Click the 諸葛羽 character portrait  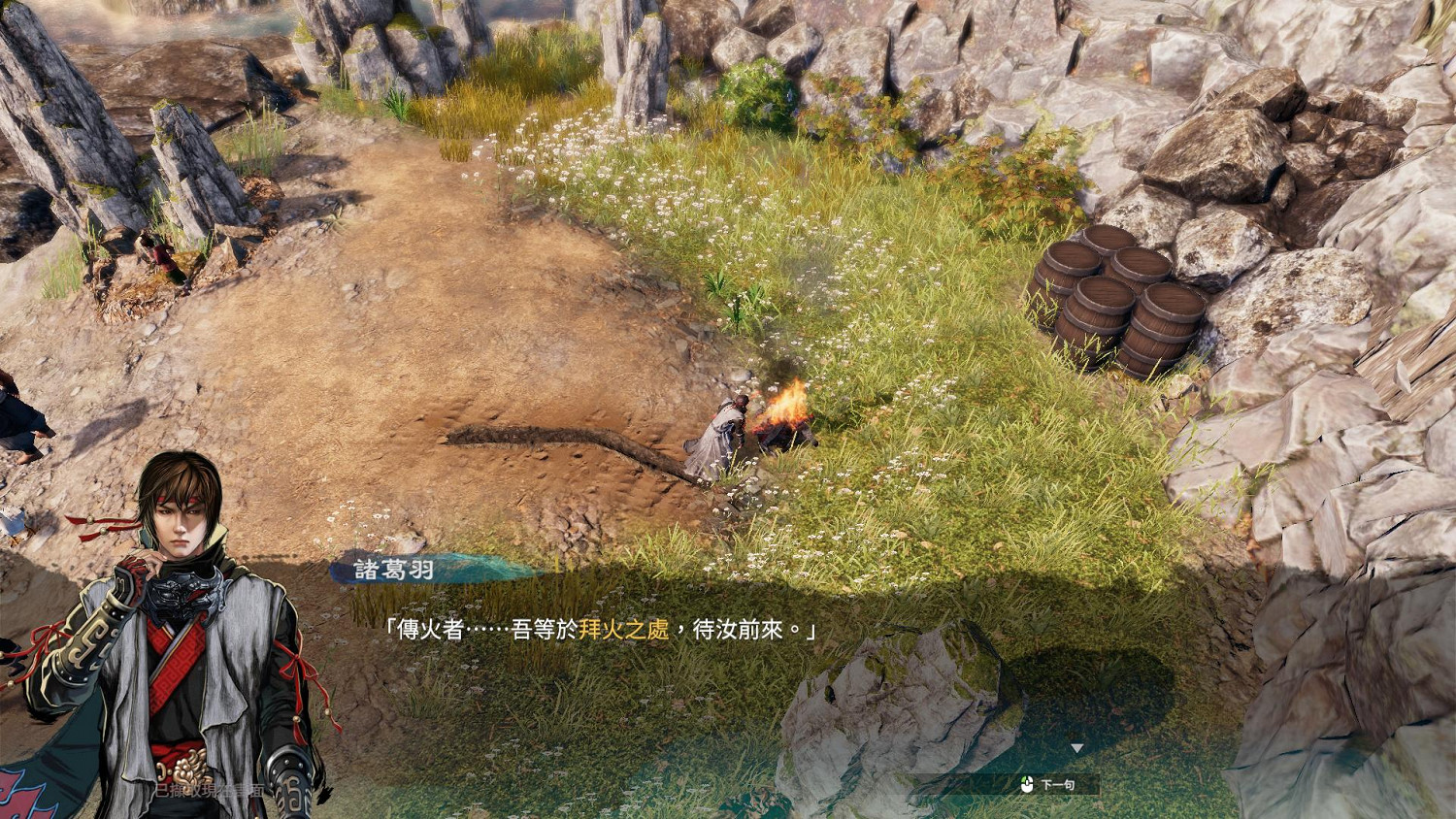pos(175,631)
